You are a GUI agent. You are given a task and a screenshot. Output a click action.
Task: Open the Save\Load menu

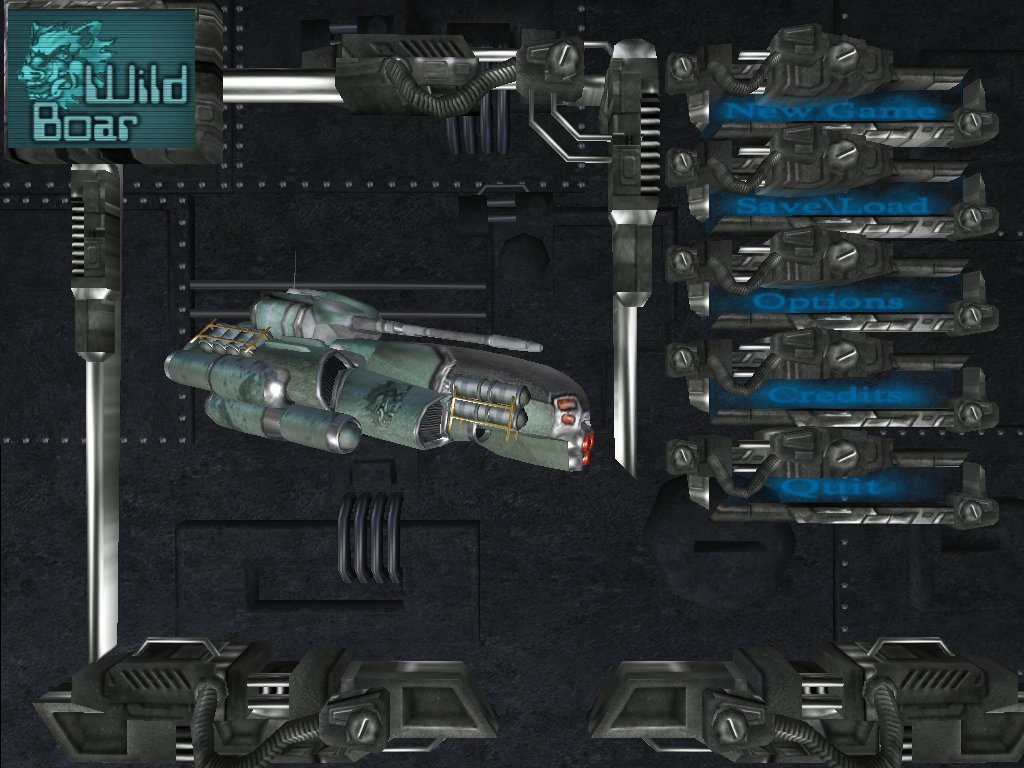tap(831, 206)
